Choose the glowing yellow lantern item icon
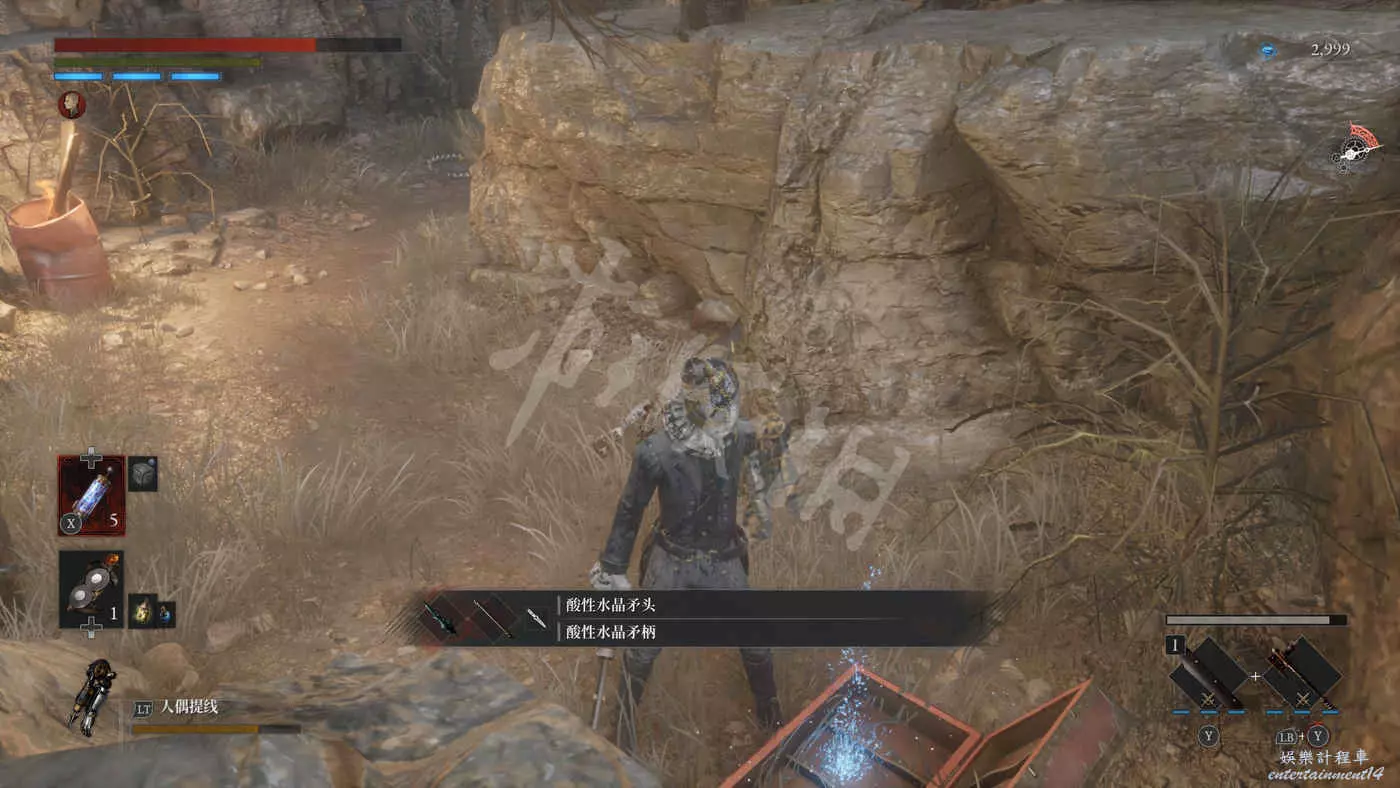 click(142, 610)
